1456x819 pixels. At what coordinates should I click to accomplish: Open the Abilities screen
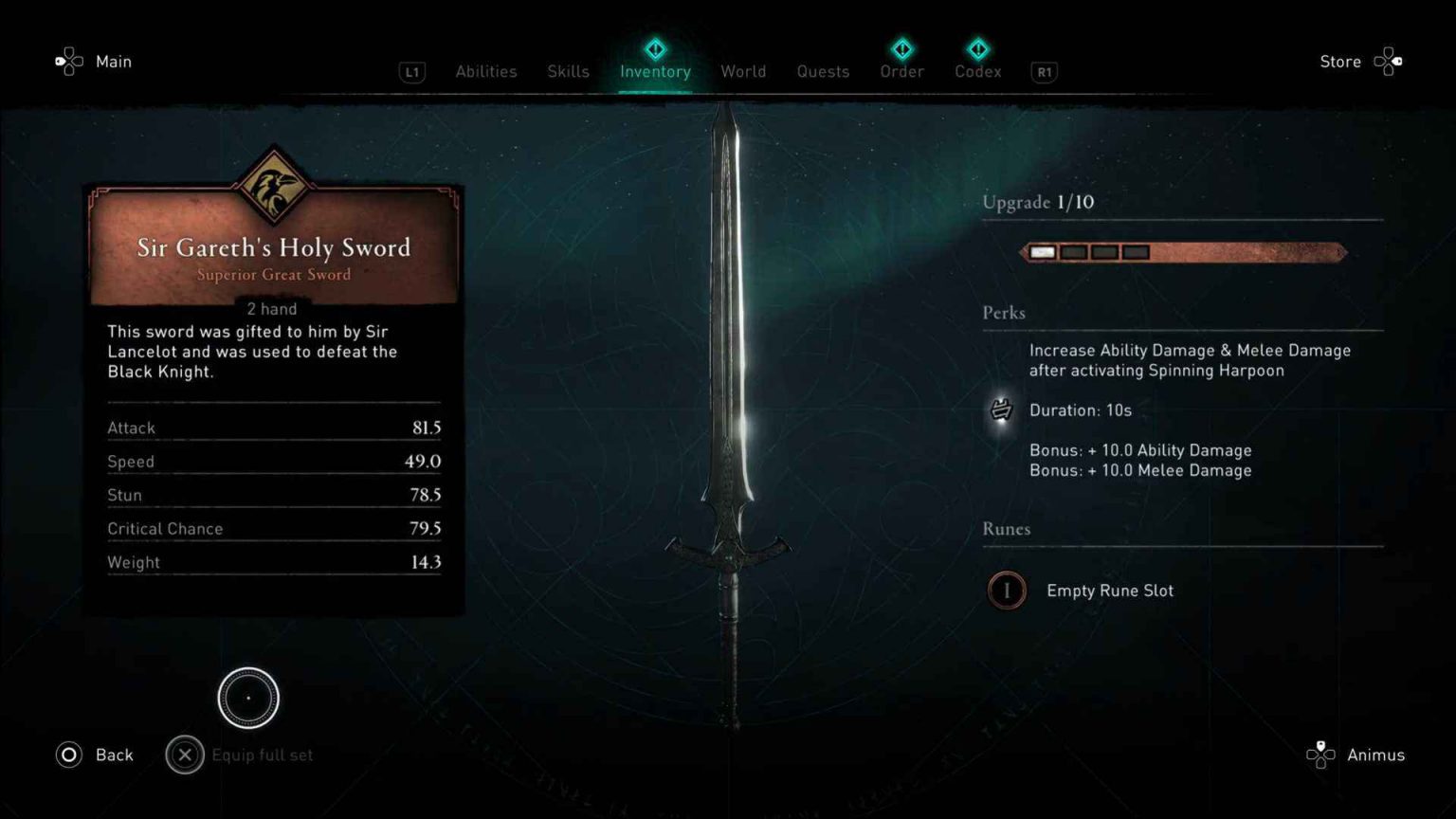click(x=485, y=71)
